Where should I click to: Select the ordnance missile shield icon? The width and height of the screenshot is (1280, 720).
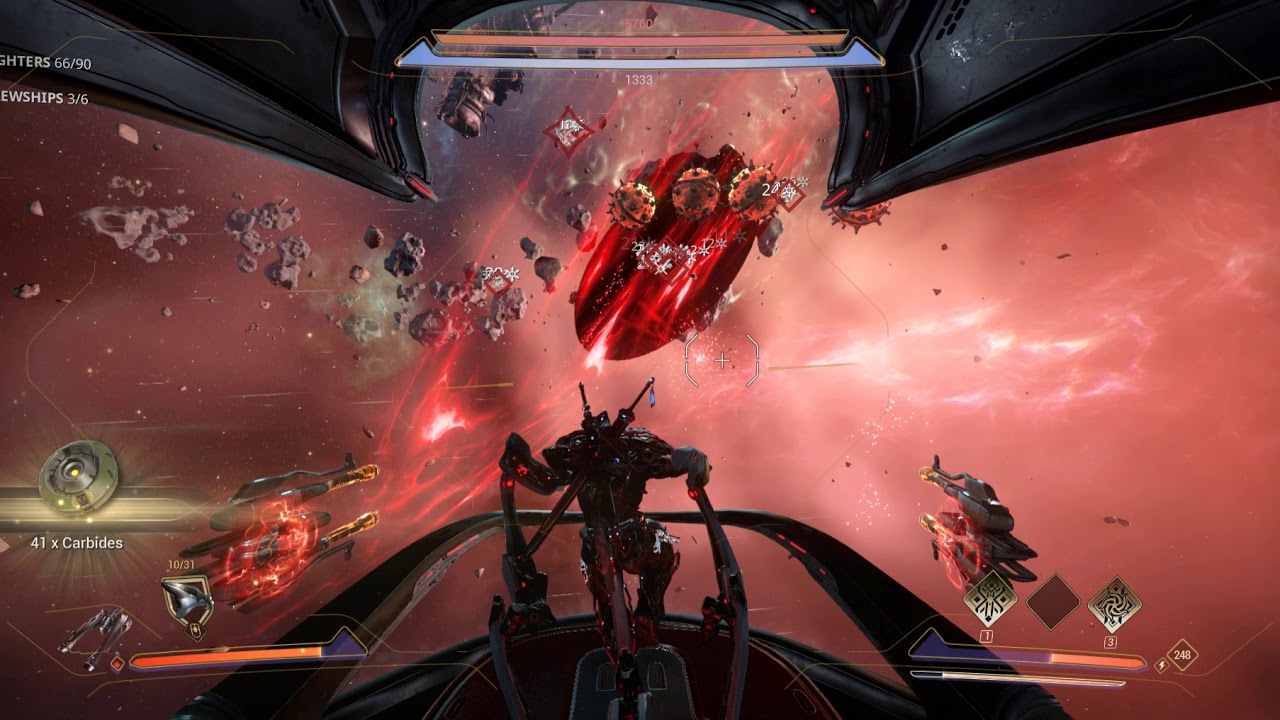186,605
